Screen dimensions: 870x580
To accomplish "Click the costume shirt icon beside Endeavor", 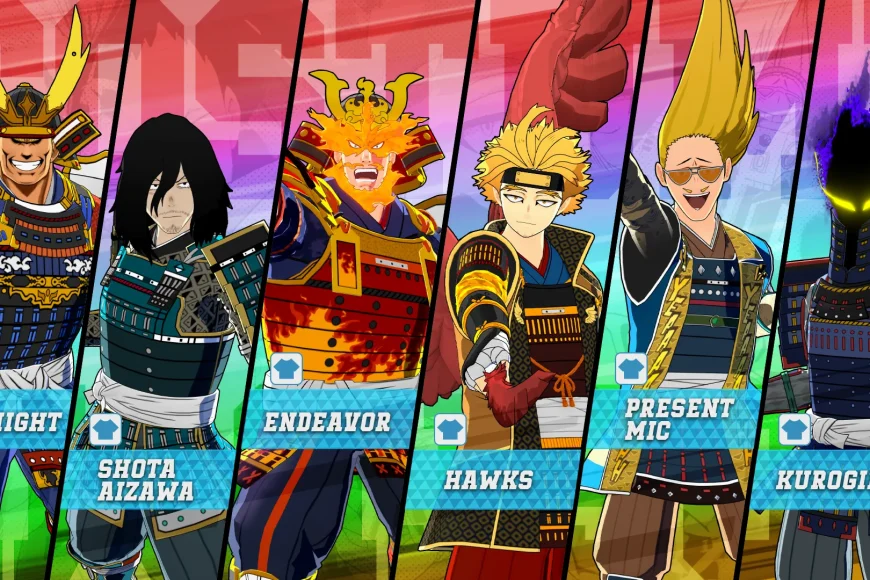I will click(286, 369).
